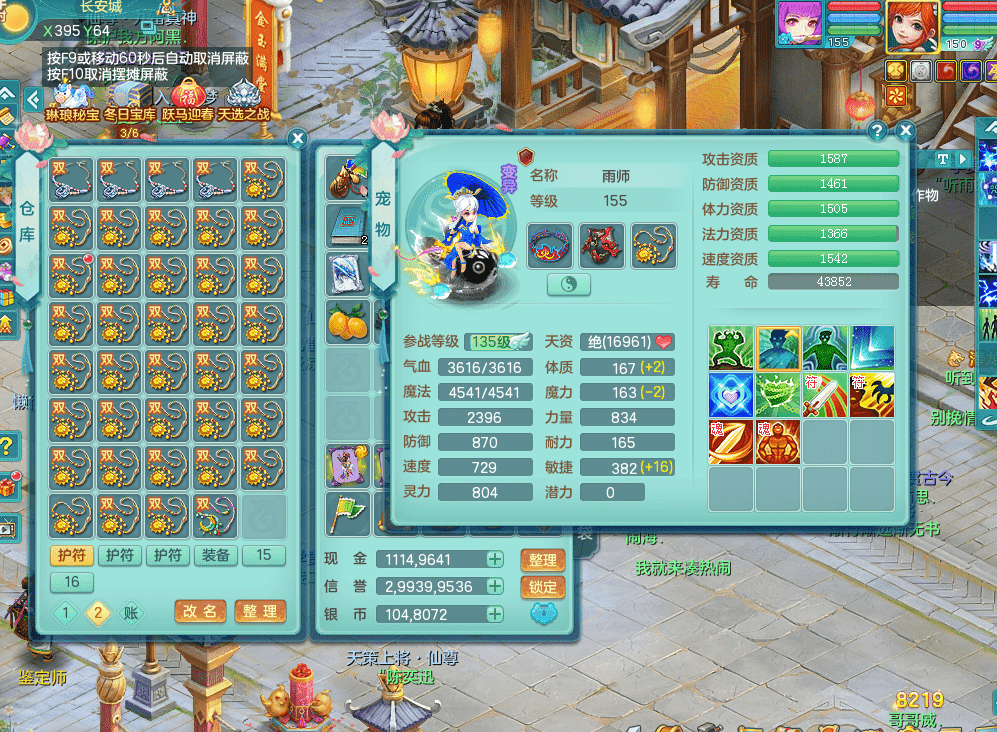Click the 锁定 lock button

coord(543,587)
